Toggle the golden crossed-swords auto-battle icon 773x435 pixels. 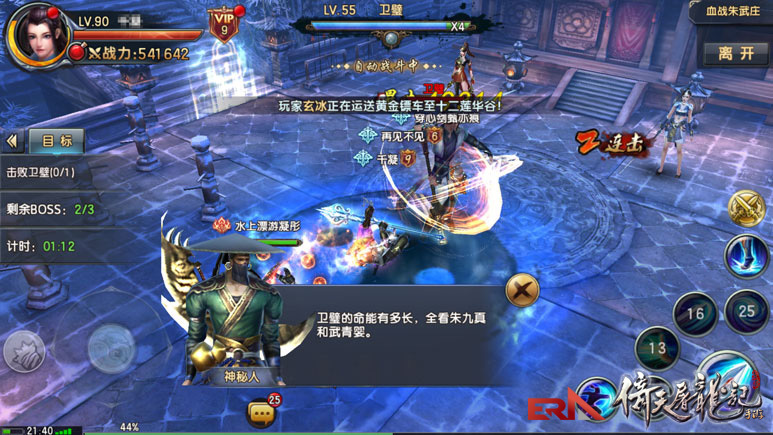[x=745, y=208]
